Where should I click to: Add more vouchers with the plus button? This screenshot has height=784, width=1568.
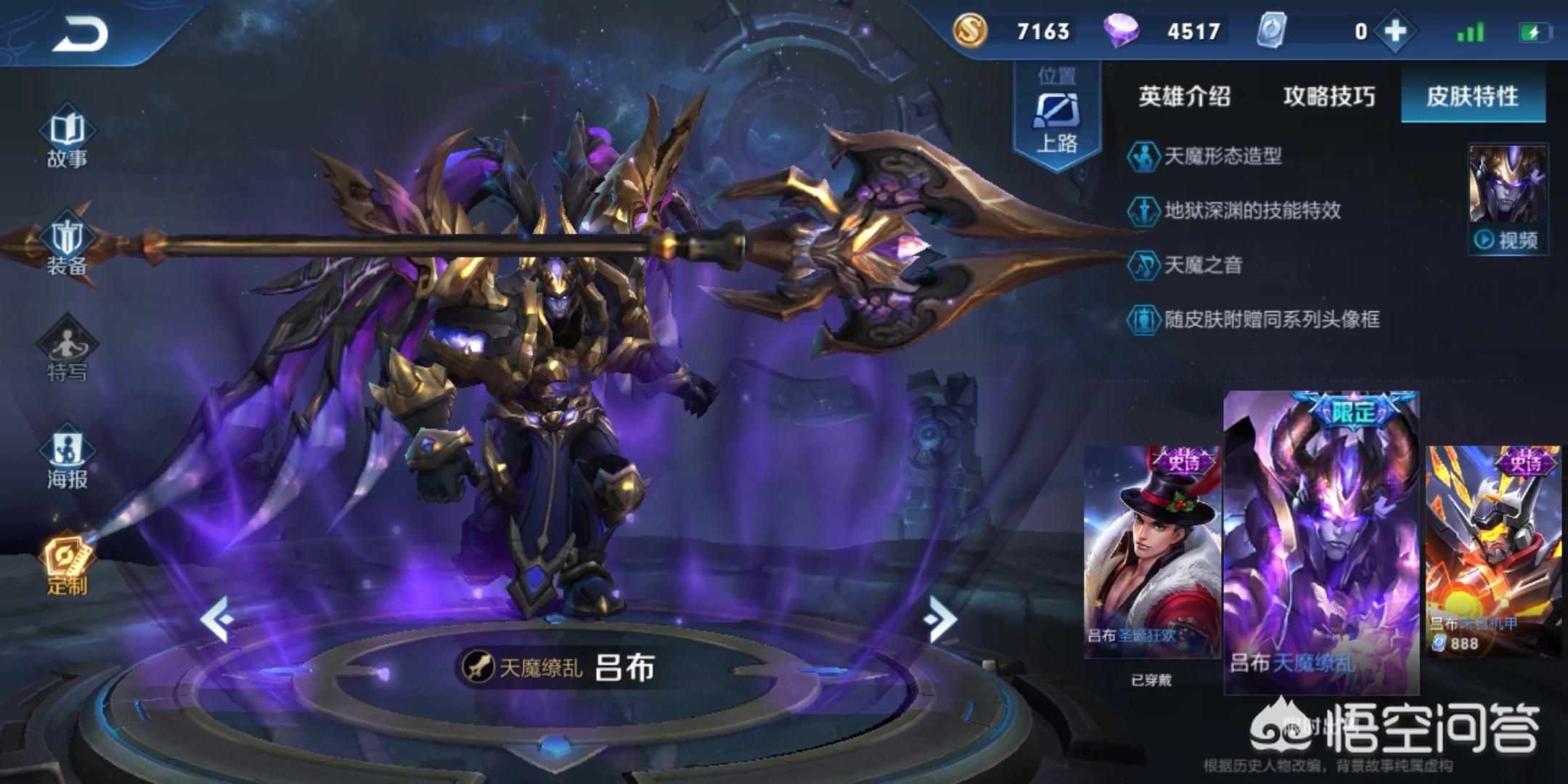(x=1395, y=31)
